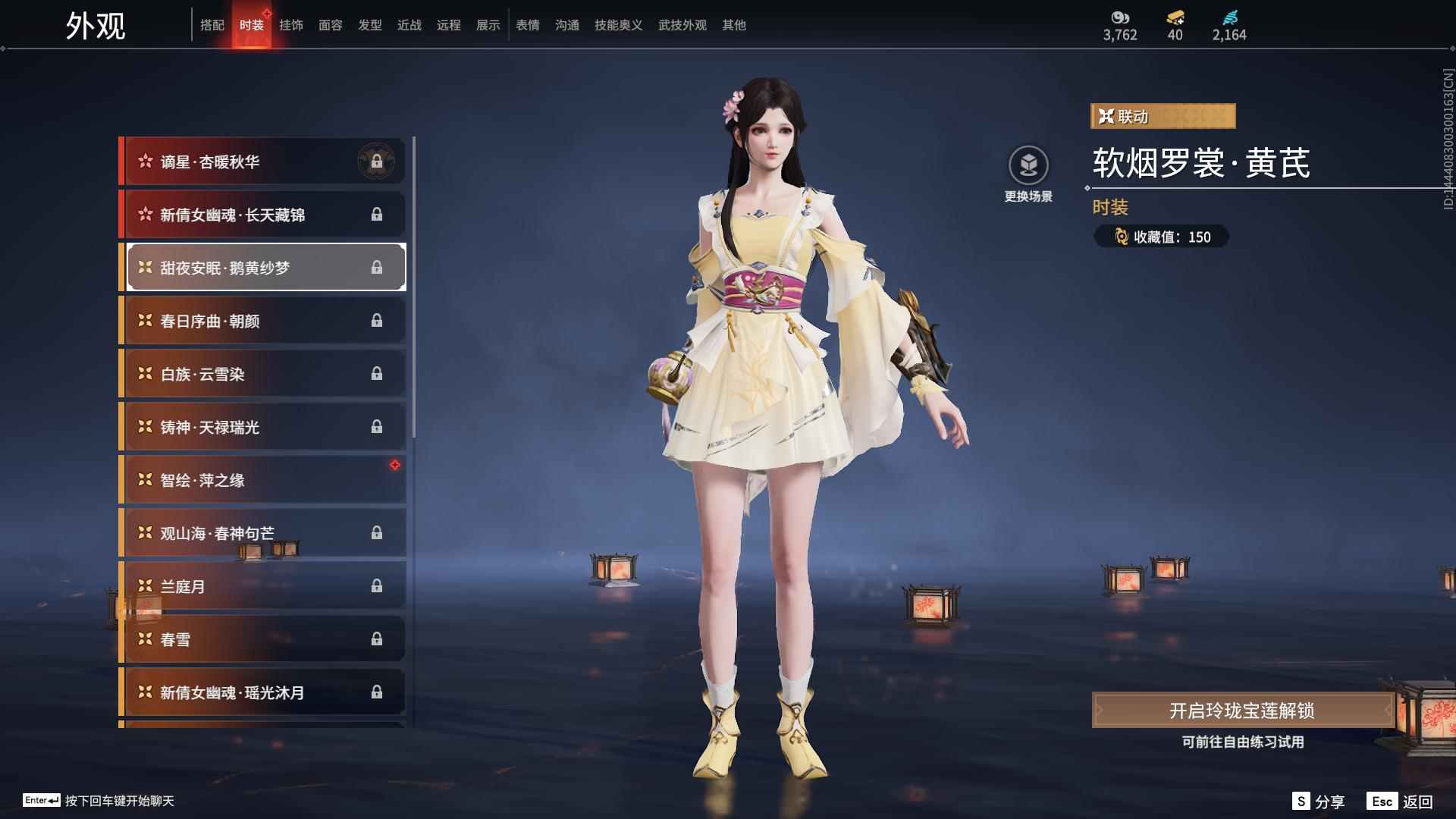This screenshot has height=819, width=1456.
Task: Open the 技能奥义 tab
Action: click(618, 25)
